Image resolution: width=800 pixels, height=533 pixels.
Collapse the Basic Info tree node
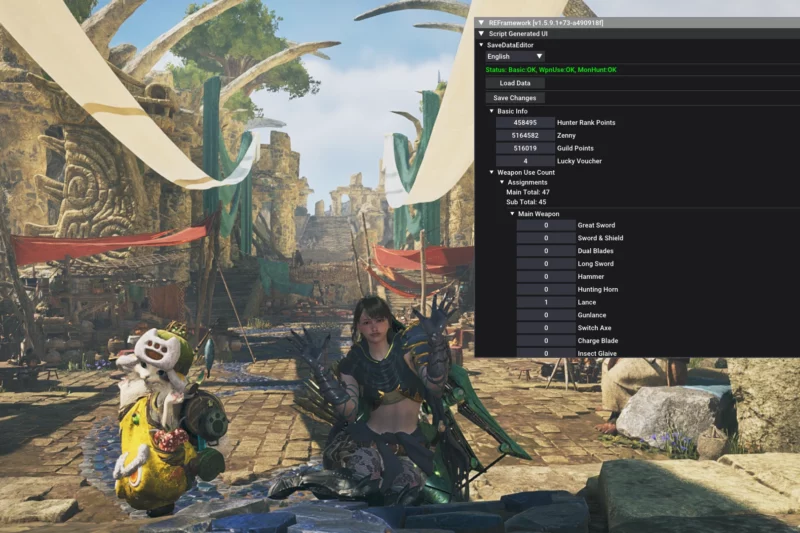click(x=492, y=111)
